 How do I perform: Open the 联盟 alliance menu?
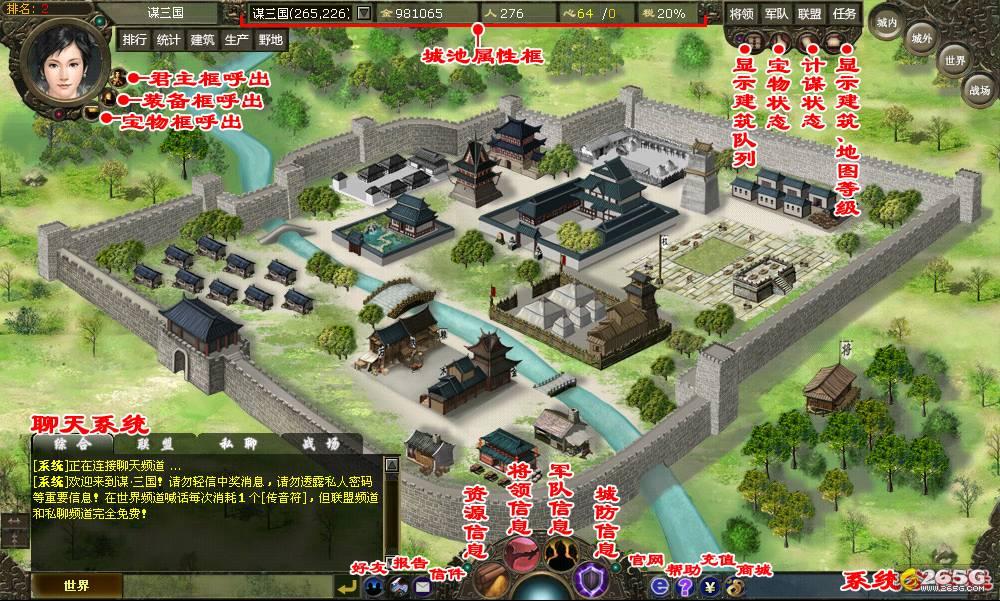point(810,14)
